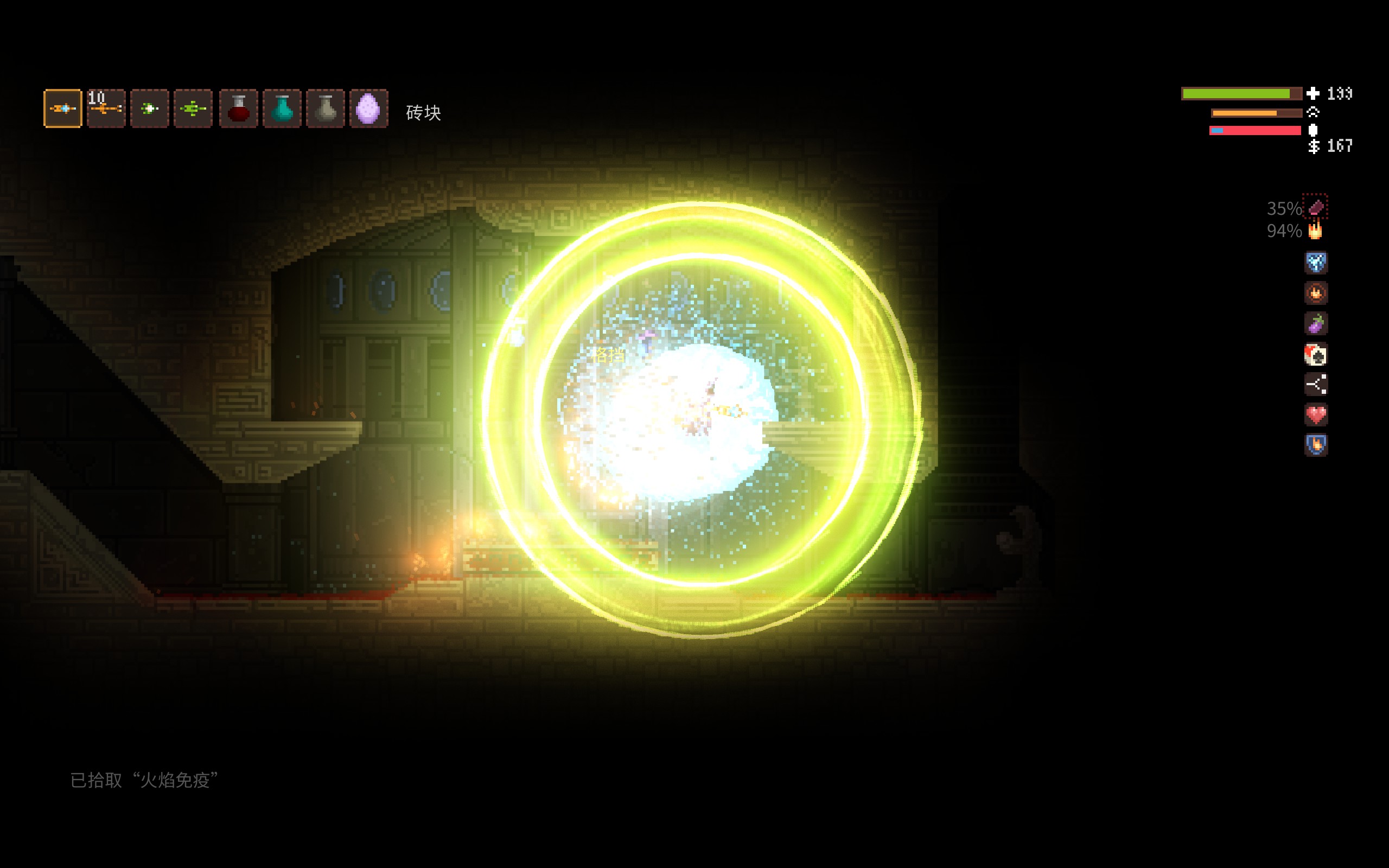Inspect the blue crystal shield perk
The image size is (1389, 868).
pos(1316,263)
